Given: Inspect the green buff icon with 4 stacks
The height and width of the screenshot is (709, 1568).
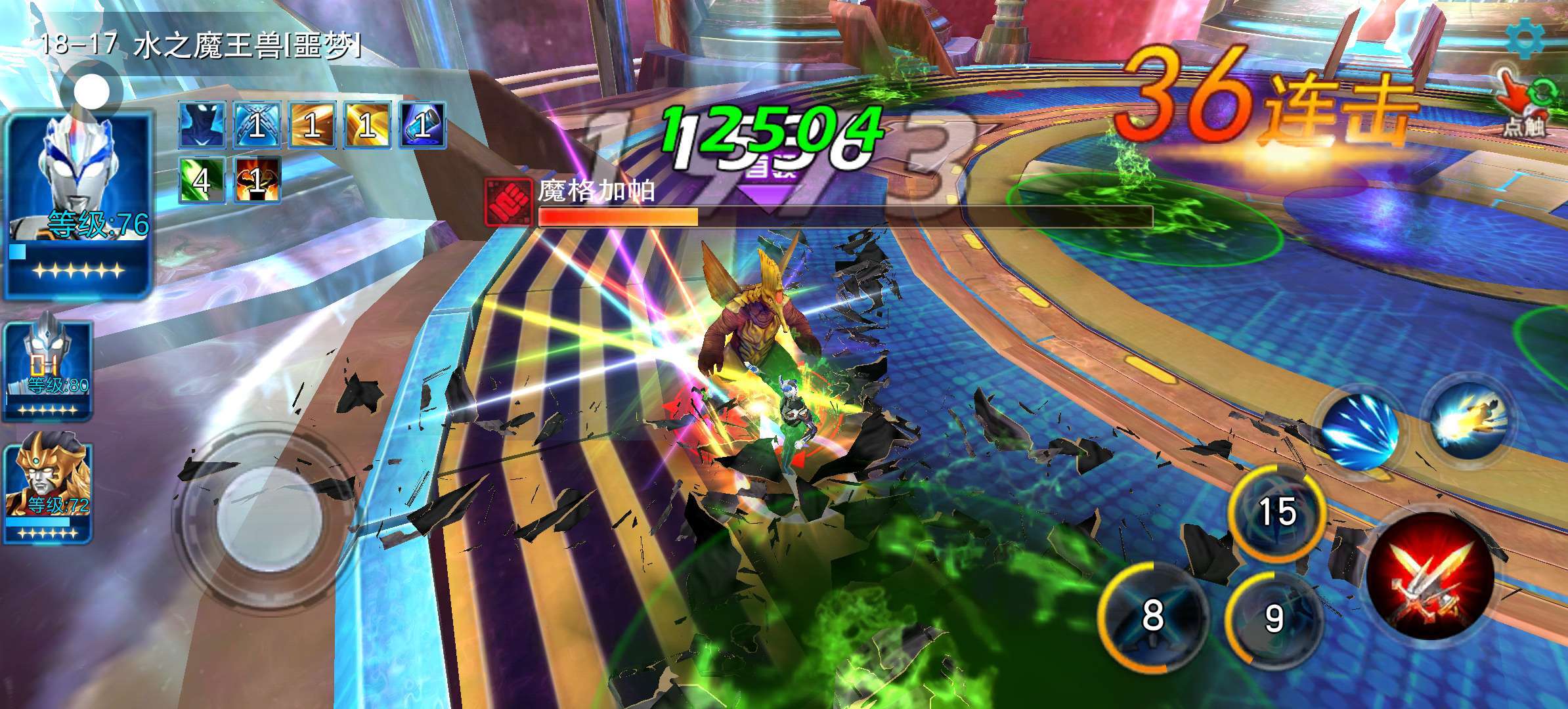Looking at the screenshot, I should click(x=202, y=179).
